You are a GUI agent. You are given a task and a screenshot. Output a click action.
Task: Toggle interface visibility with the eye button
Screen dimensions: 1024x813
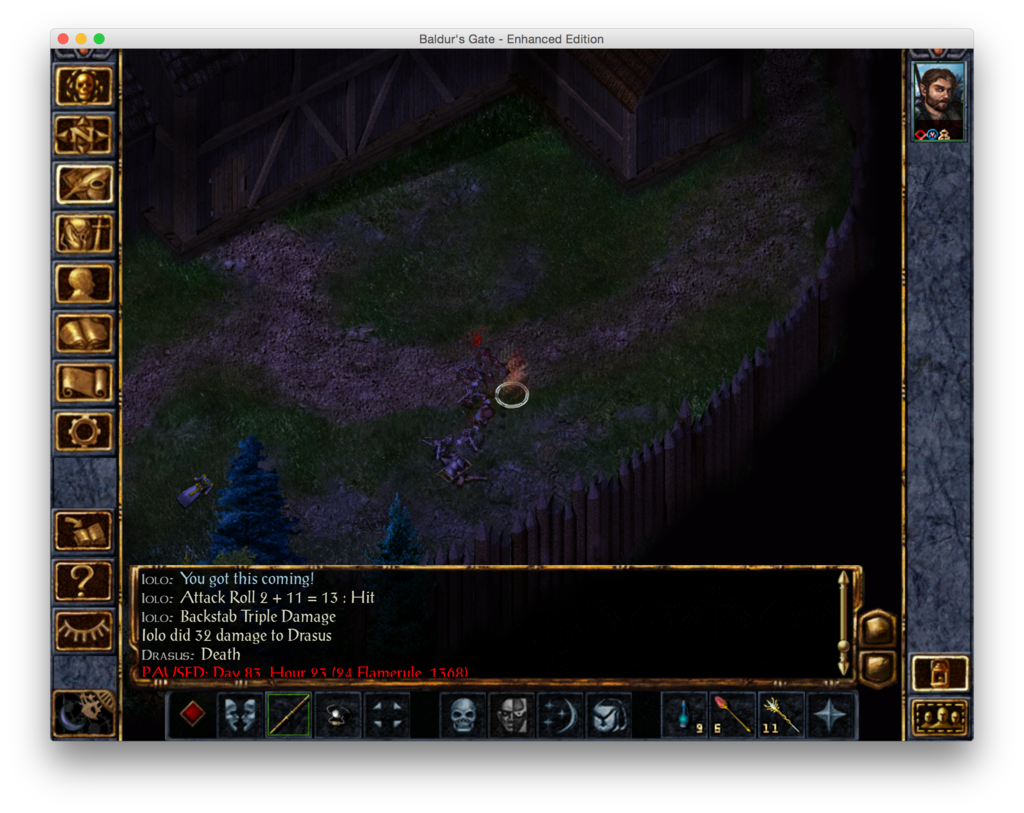(84, 630)
